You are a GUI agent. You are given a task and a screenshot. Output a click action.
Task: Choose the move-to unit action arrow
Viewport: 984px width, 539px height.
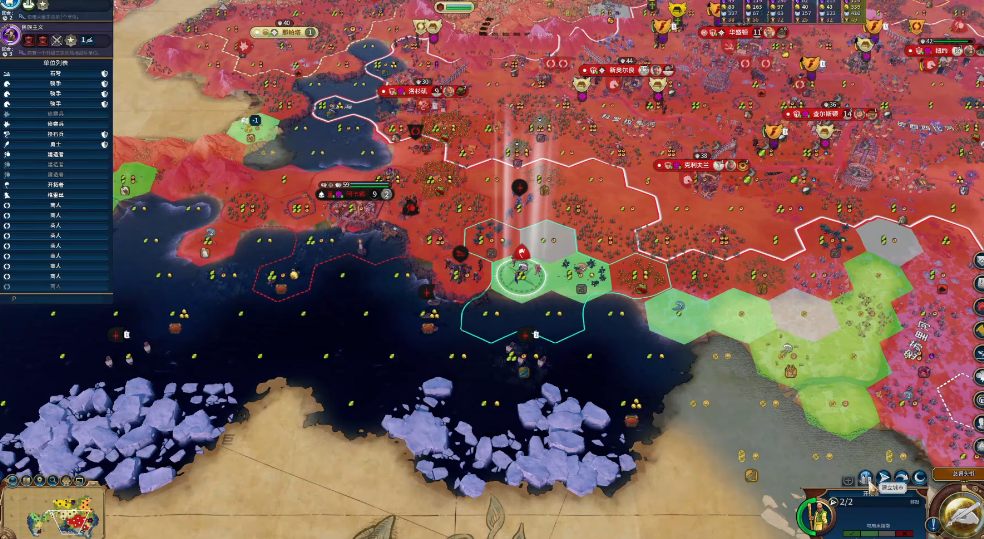pos(884,477)
